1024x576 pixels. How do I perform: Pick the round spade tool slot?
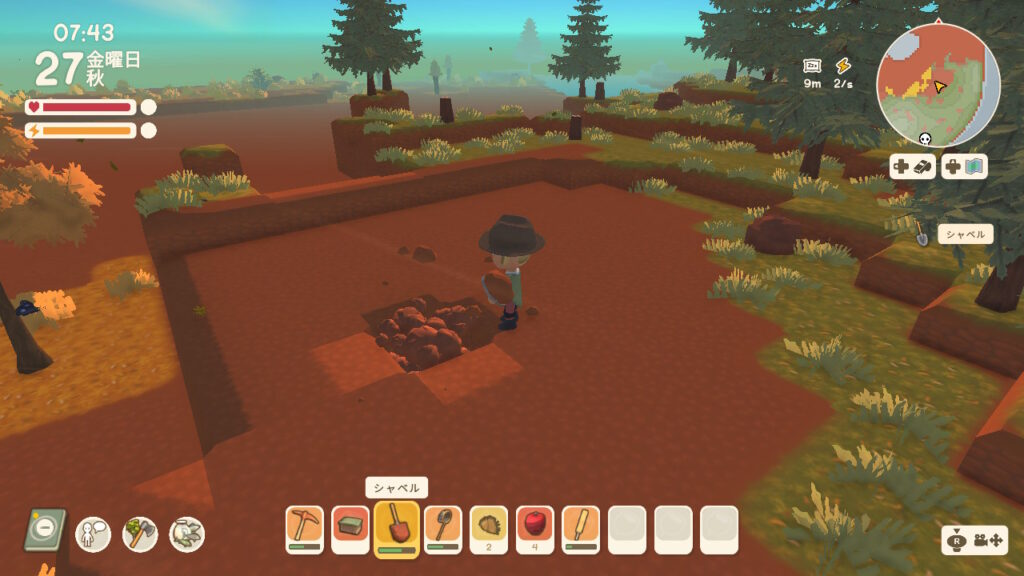(442, 529)
